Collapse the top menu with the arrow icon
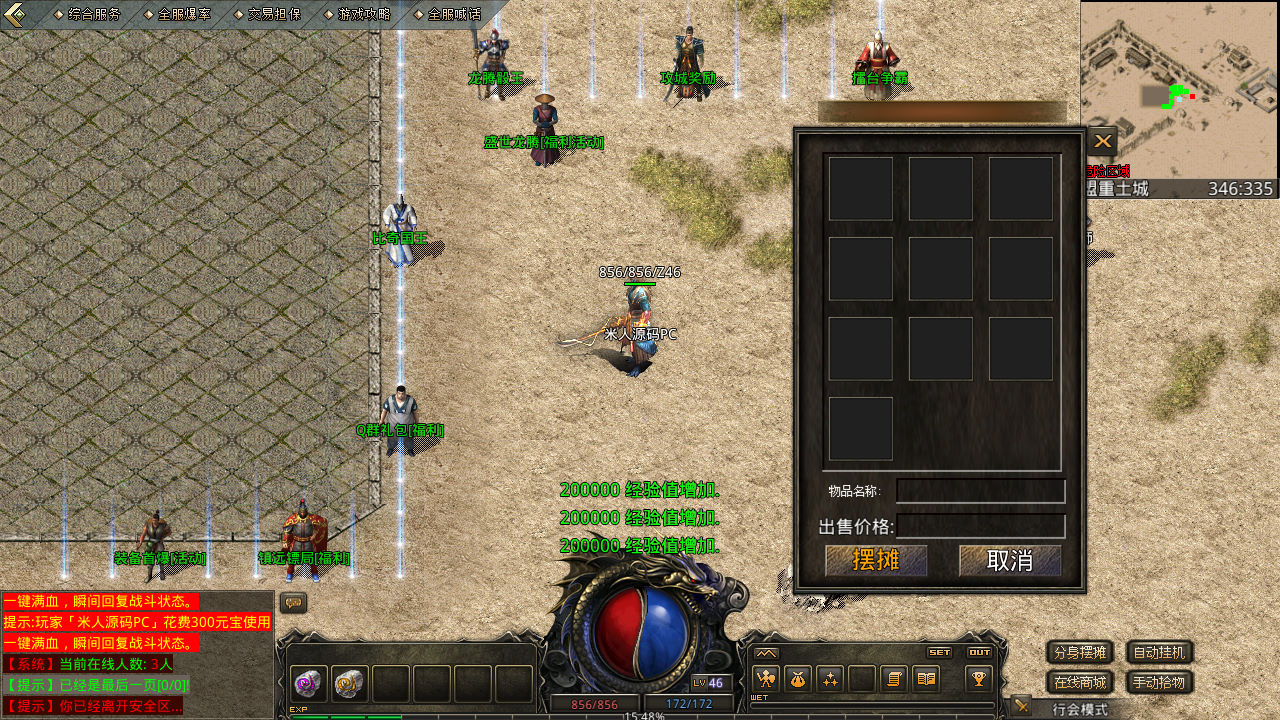Screen dimensions: 1280x720 (x=16, y=14)
